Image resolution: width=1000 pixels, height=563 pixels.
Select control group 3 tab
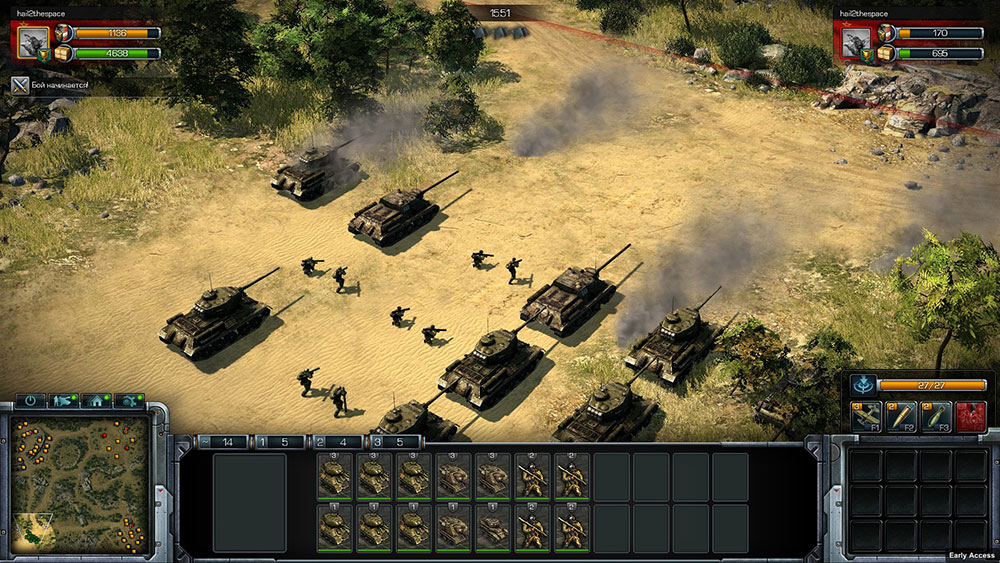coord(395,441)
